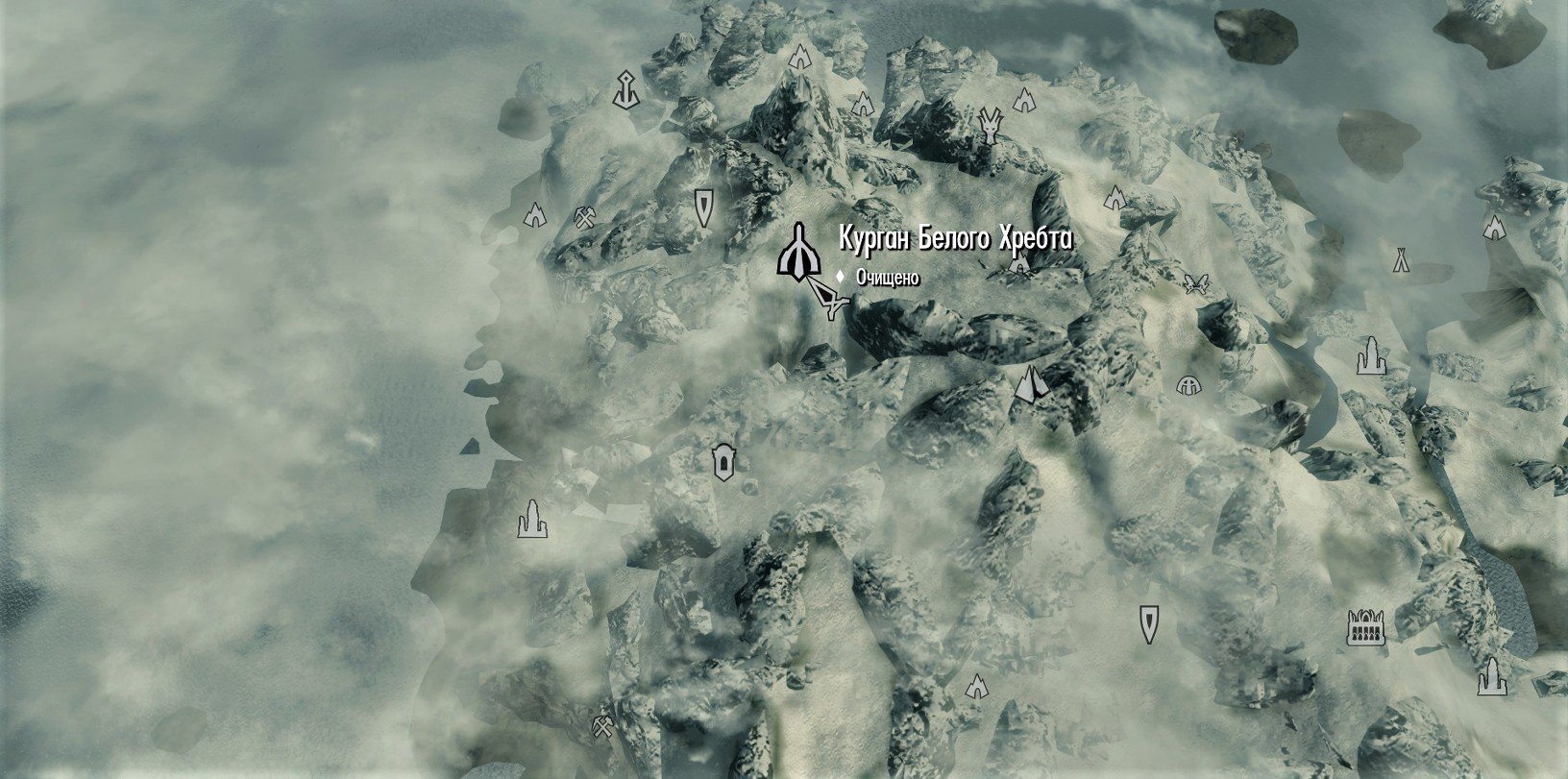
Task: Click the tent camp marker
Action: pyautogui.click(x=1401, y=259)
